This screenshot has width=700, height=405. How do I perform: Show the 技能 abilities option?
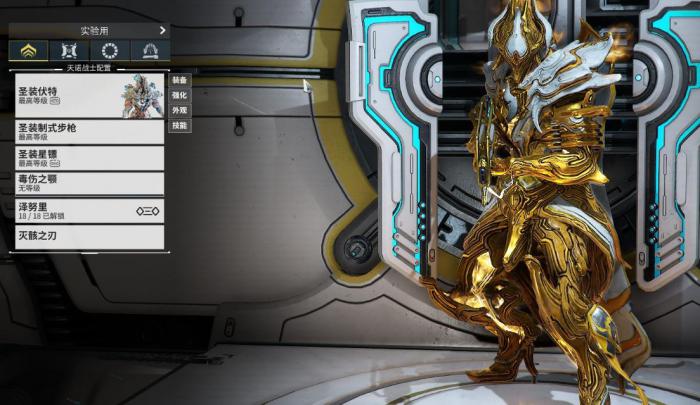pyautogui.click(x=179, y=126)
